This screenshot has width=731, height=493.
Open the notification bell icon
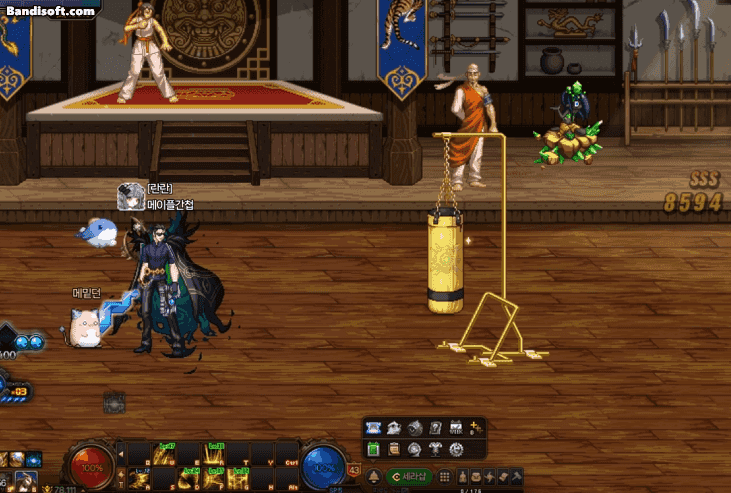point(373,476)
